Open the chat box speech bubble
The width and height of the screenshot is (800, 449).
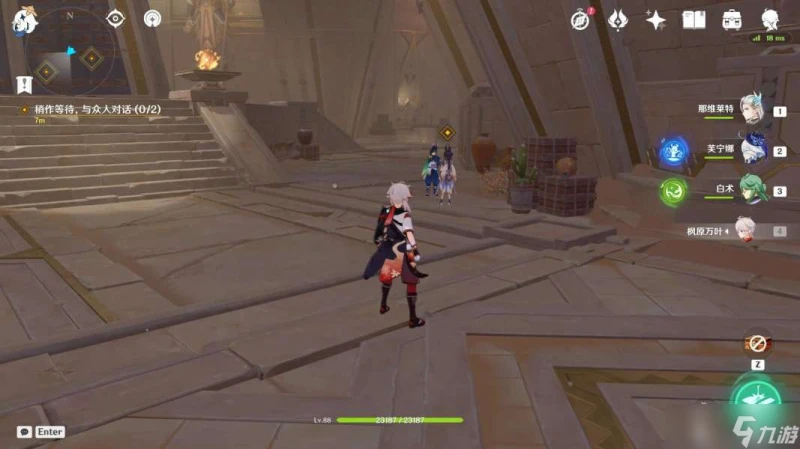[23, 432]
